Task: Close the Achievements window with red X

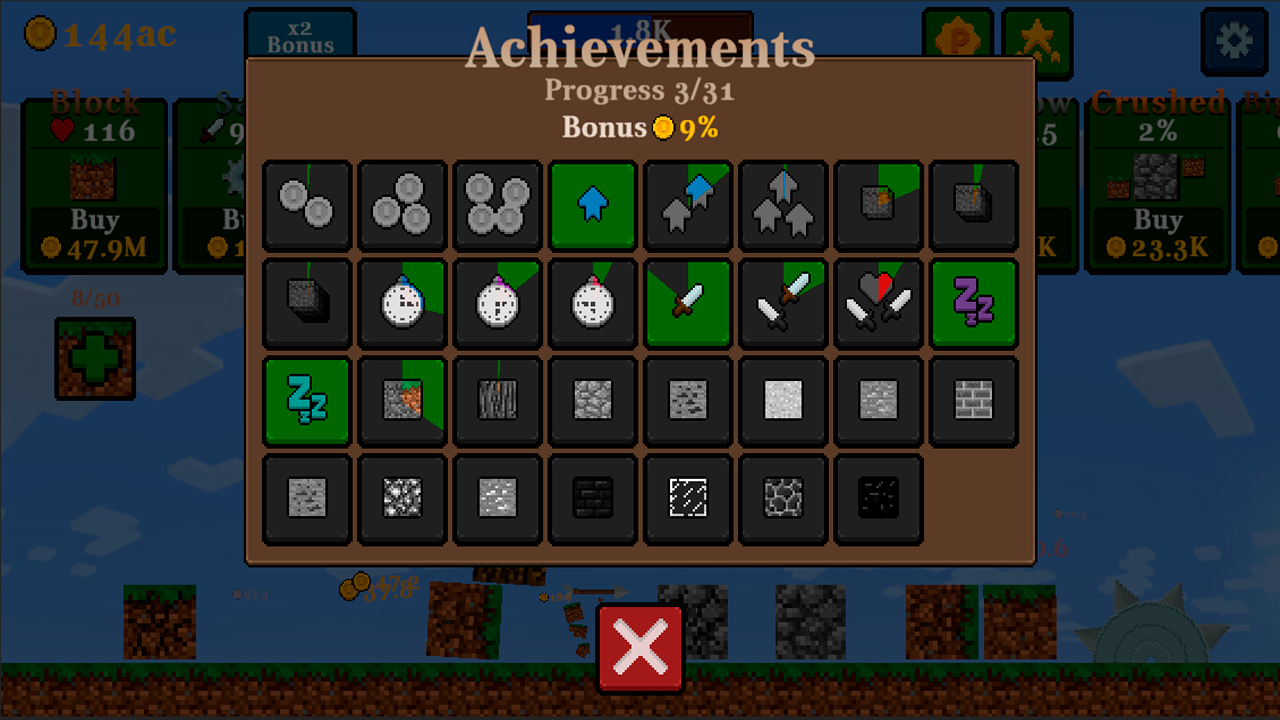Action: 640,646
